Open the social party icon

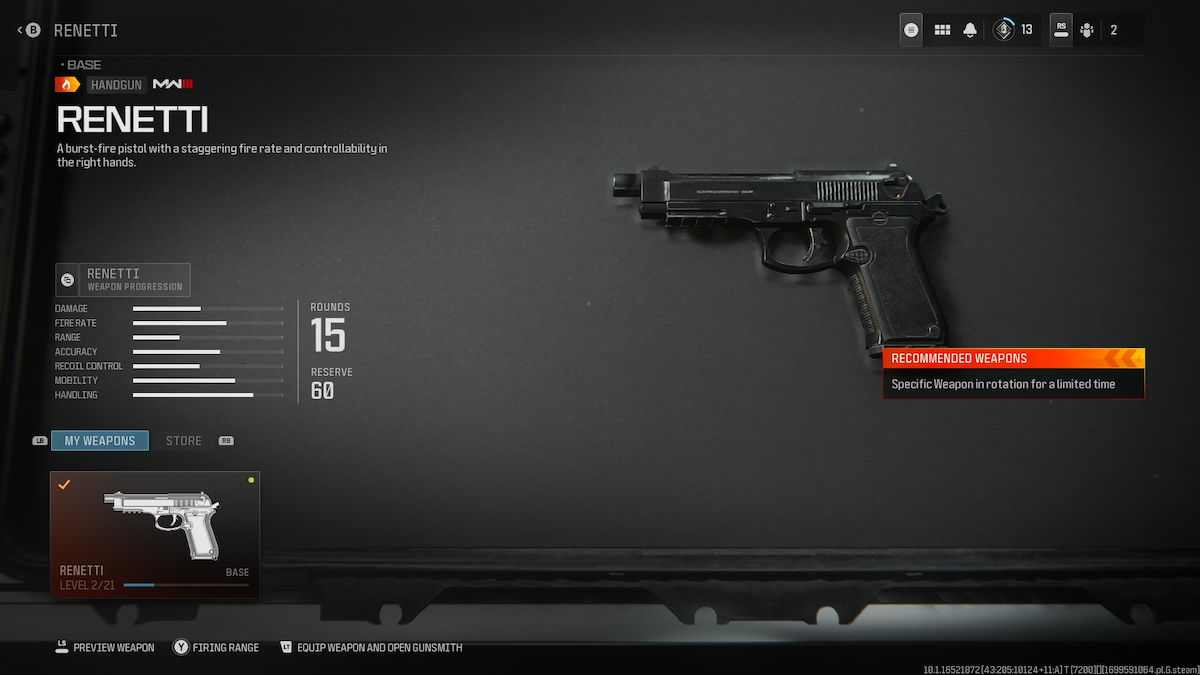pyautogui.click(x=1087, y=30)
